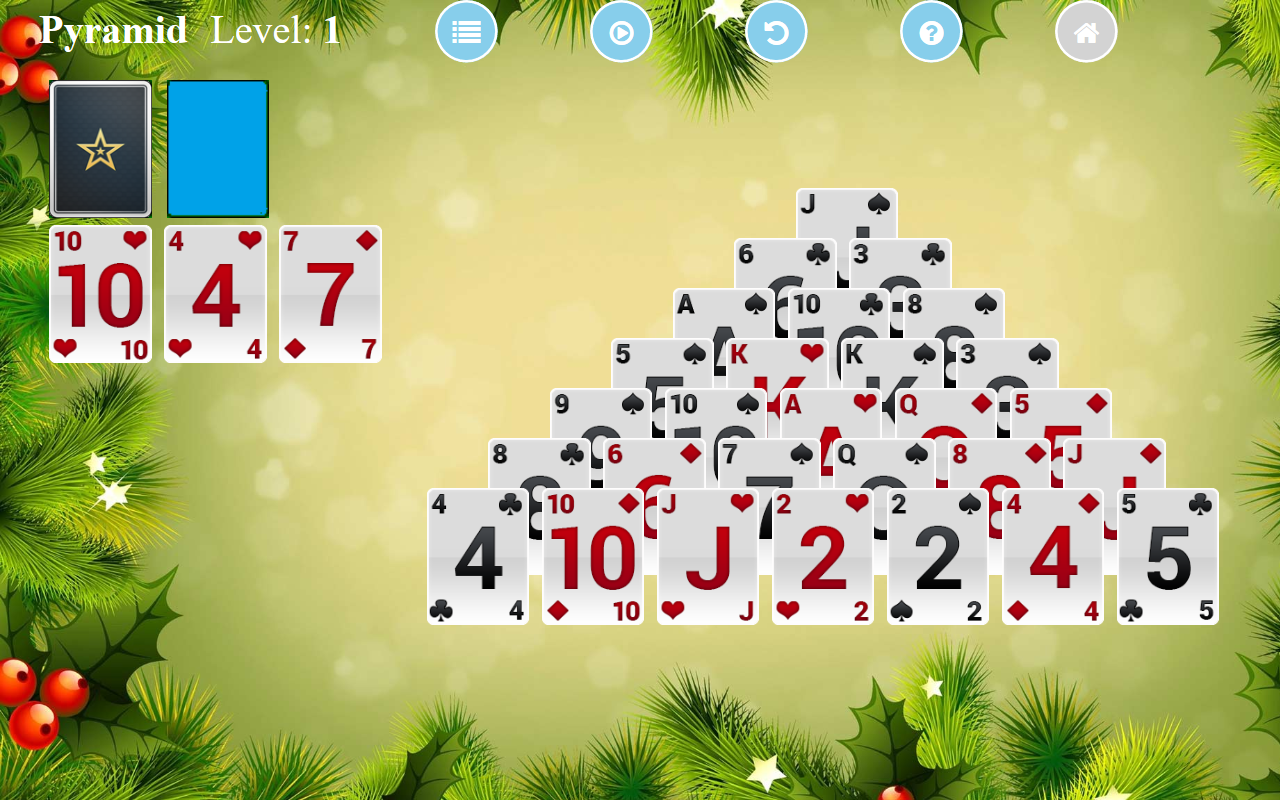Click the 4 of Hearts card
The width and height of the screenshot is (1280, 800).
[x=215, y=295]
